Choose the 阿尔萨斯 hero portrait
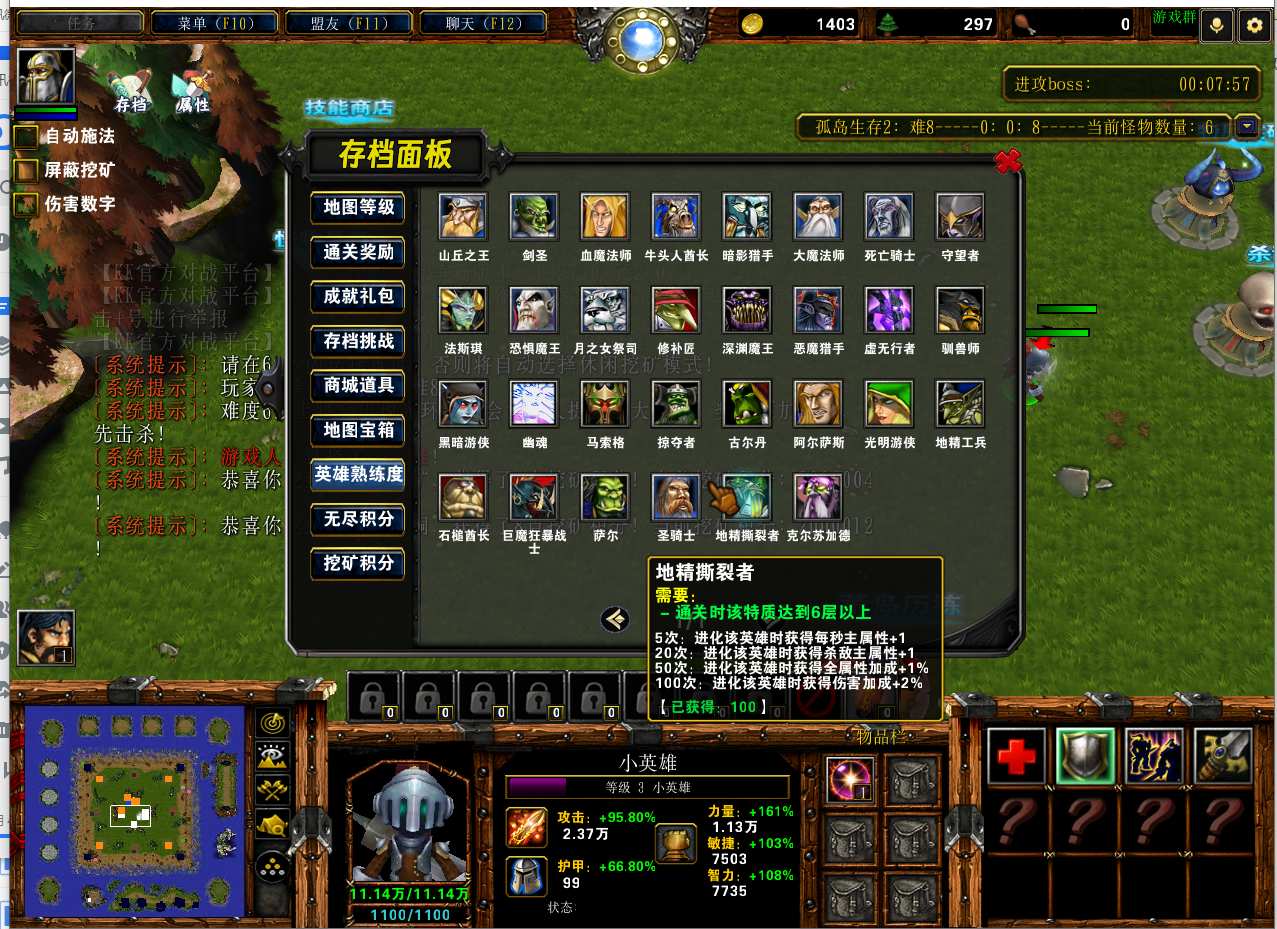1277x929 pixels. (818, 405)
